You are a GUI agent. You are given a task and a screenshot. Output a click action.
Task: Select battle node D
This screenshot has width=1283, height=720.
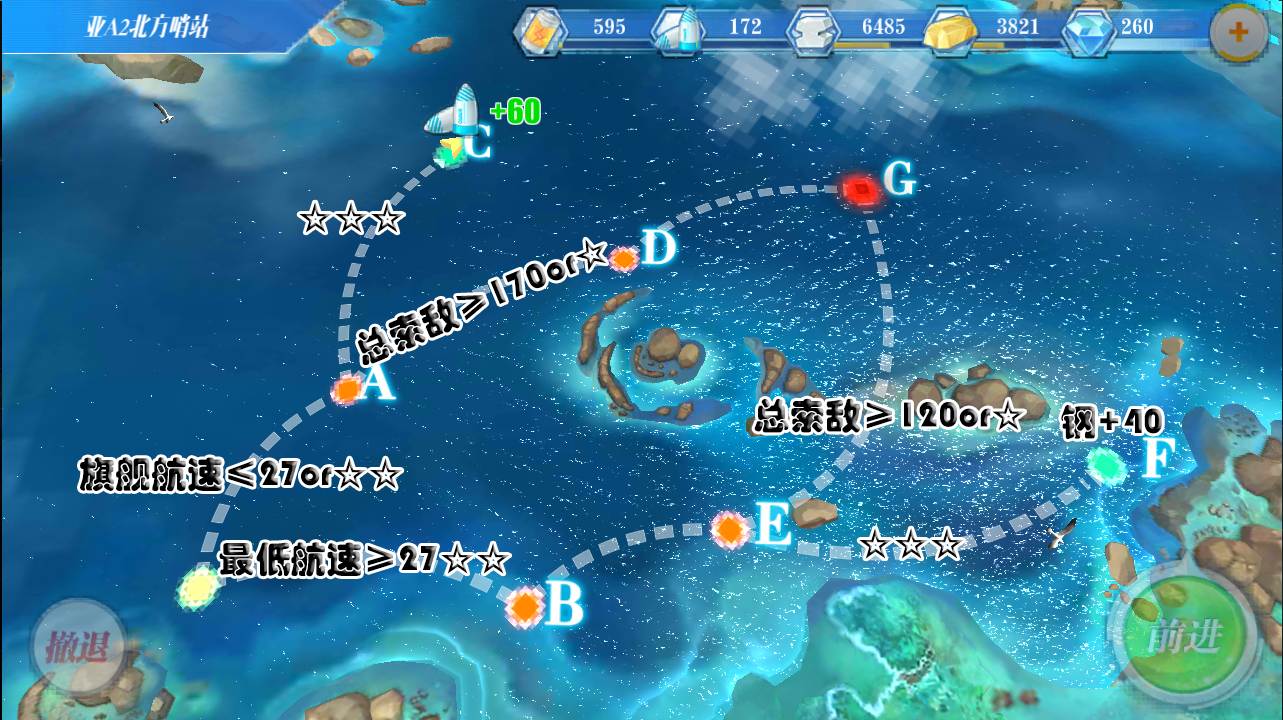[624, 259]
